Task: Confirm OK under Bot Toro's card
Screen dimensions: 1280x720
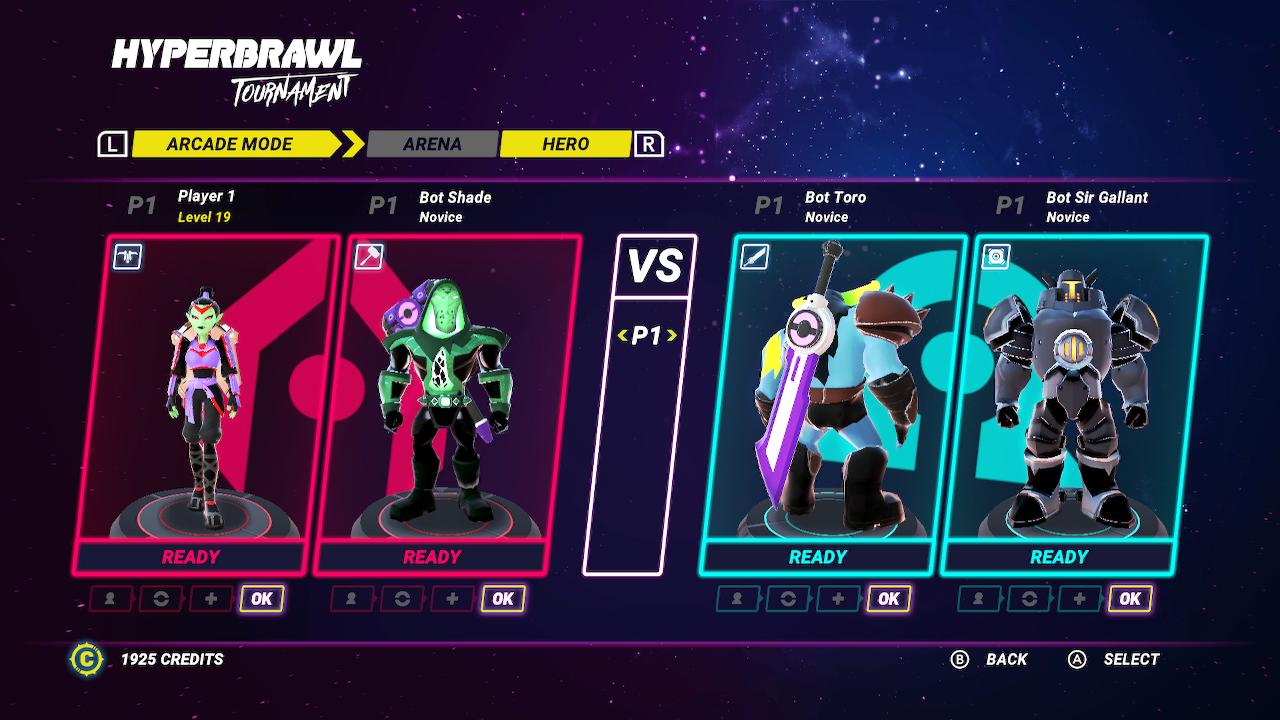Action: click(888, 599)
